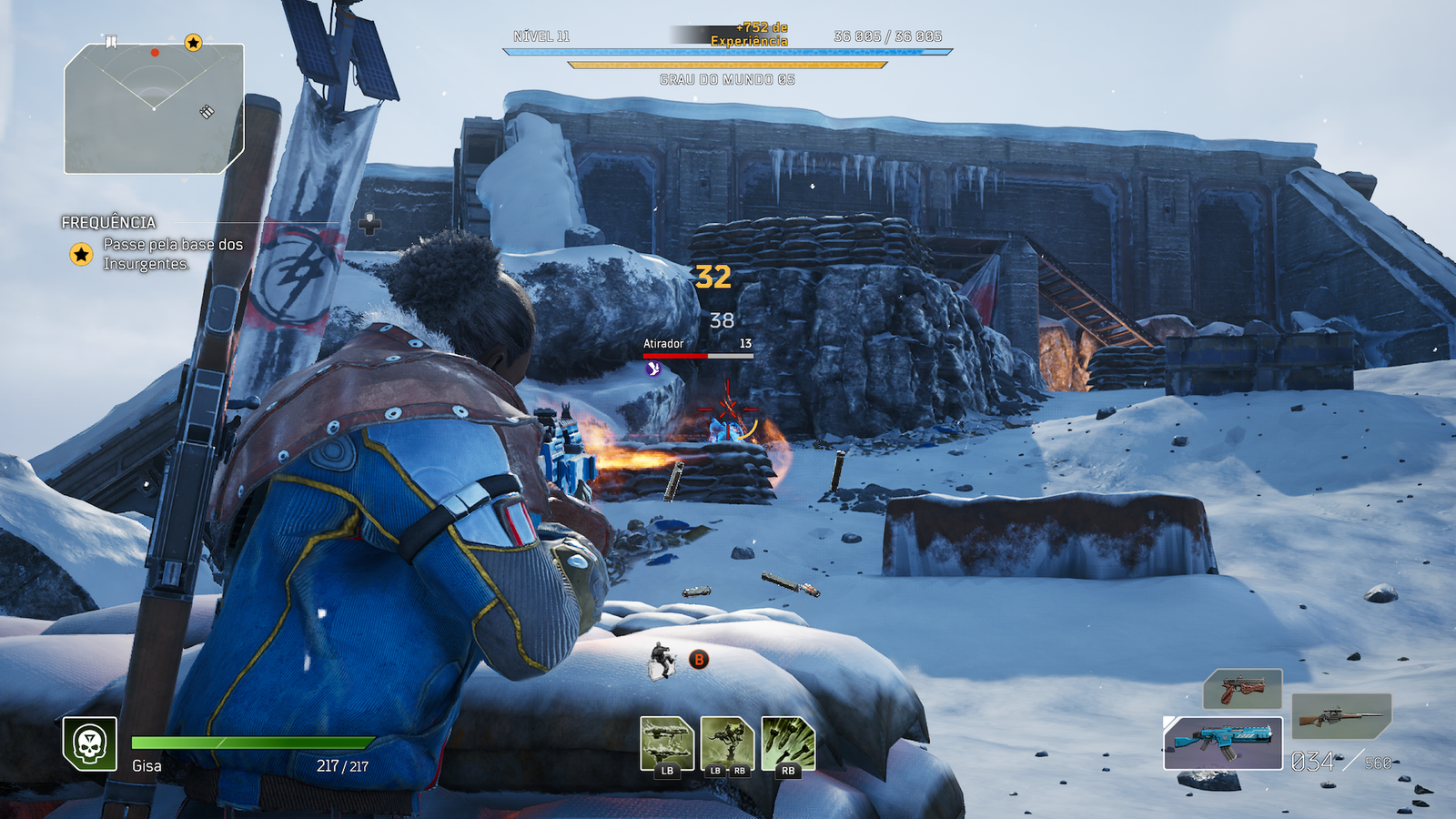Image resolution: width=1456 pixels, height=819 pixels.
Task: Click the skull class icon beside Gisa
Action: [89, 743]
